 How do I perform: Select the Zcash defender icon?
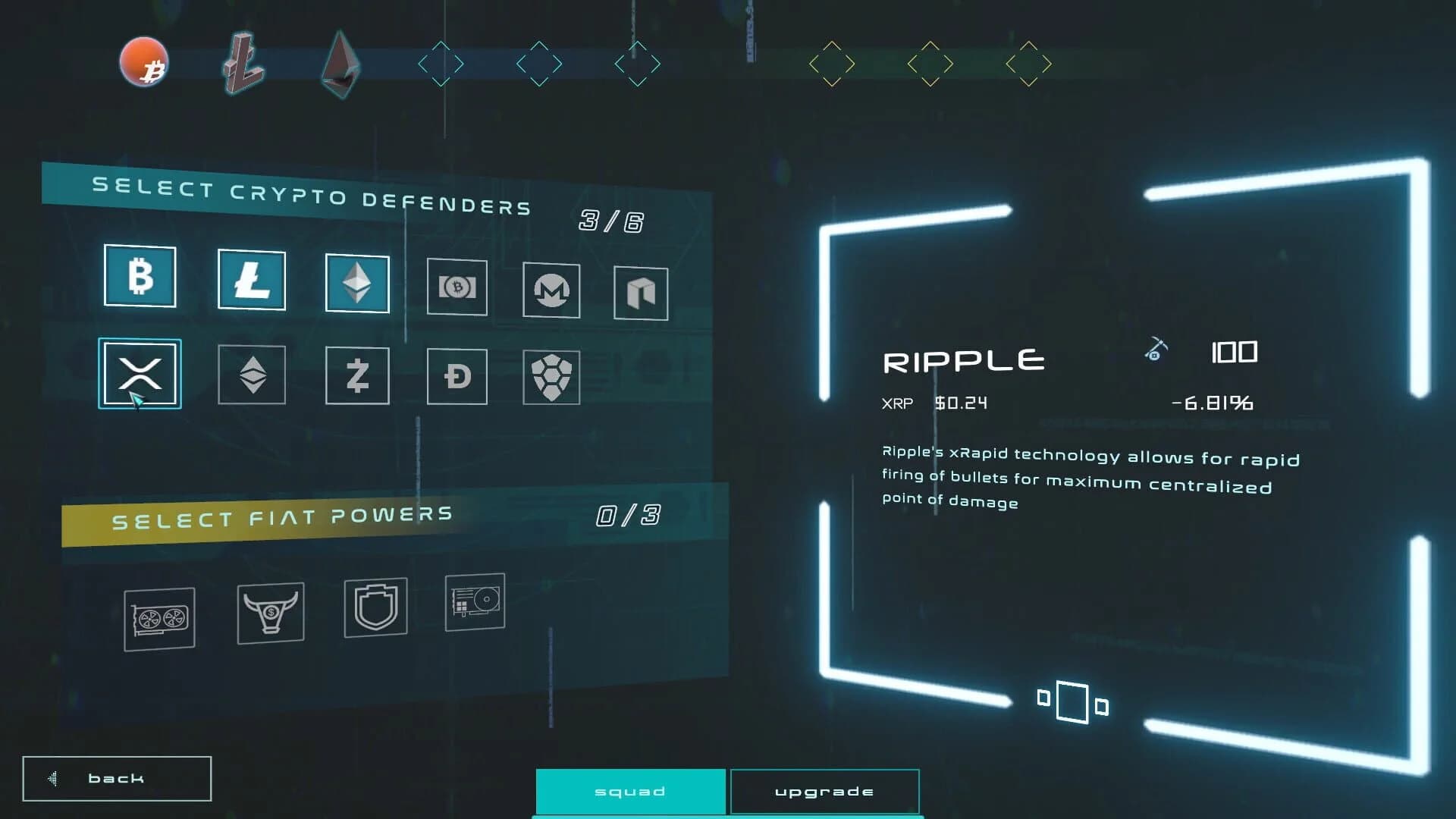pyautogui.click(x=358, y=375)
